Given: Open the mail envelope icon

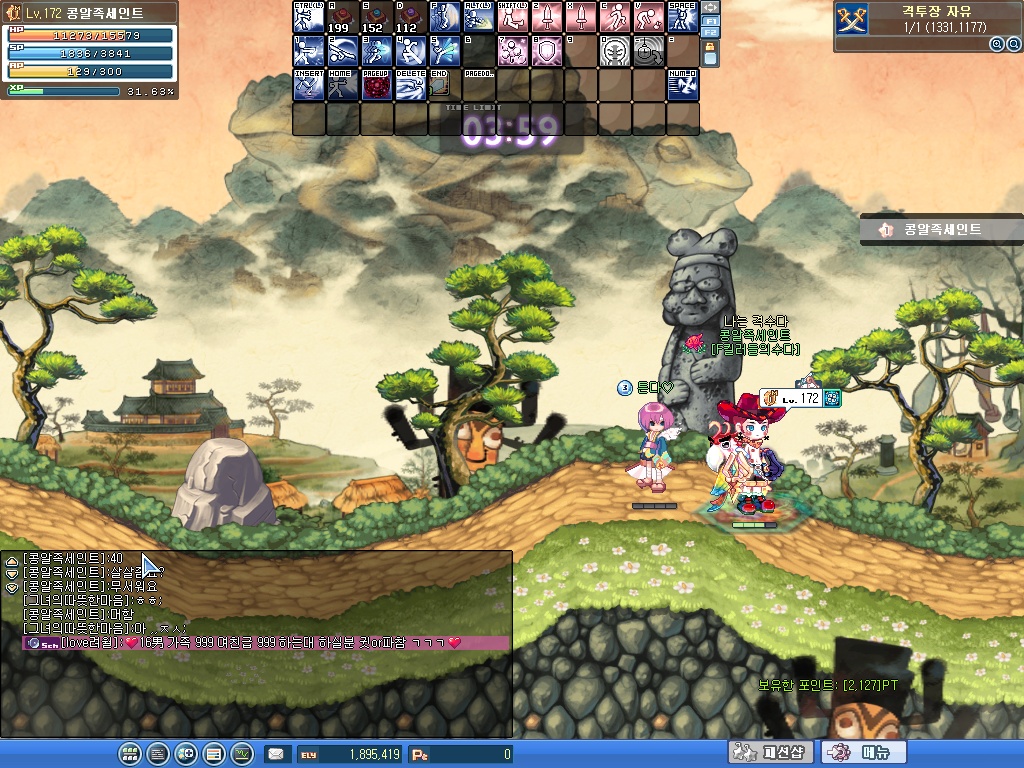Looking at the screenshot, I should coord(275,754).
